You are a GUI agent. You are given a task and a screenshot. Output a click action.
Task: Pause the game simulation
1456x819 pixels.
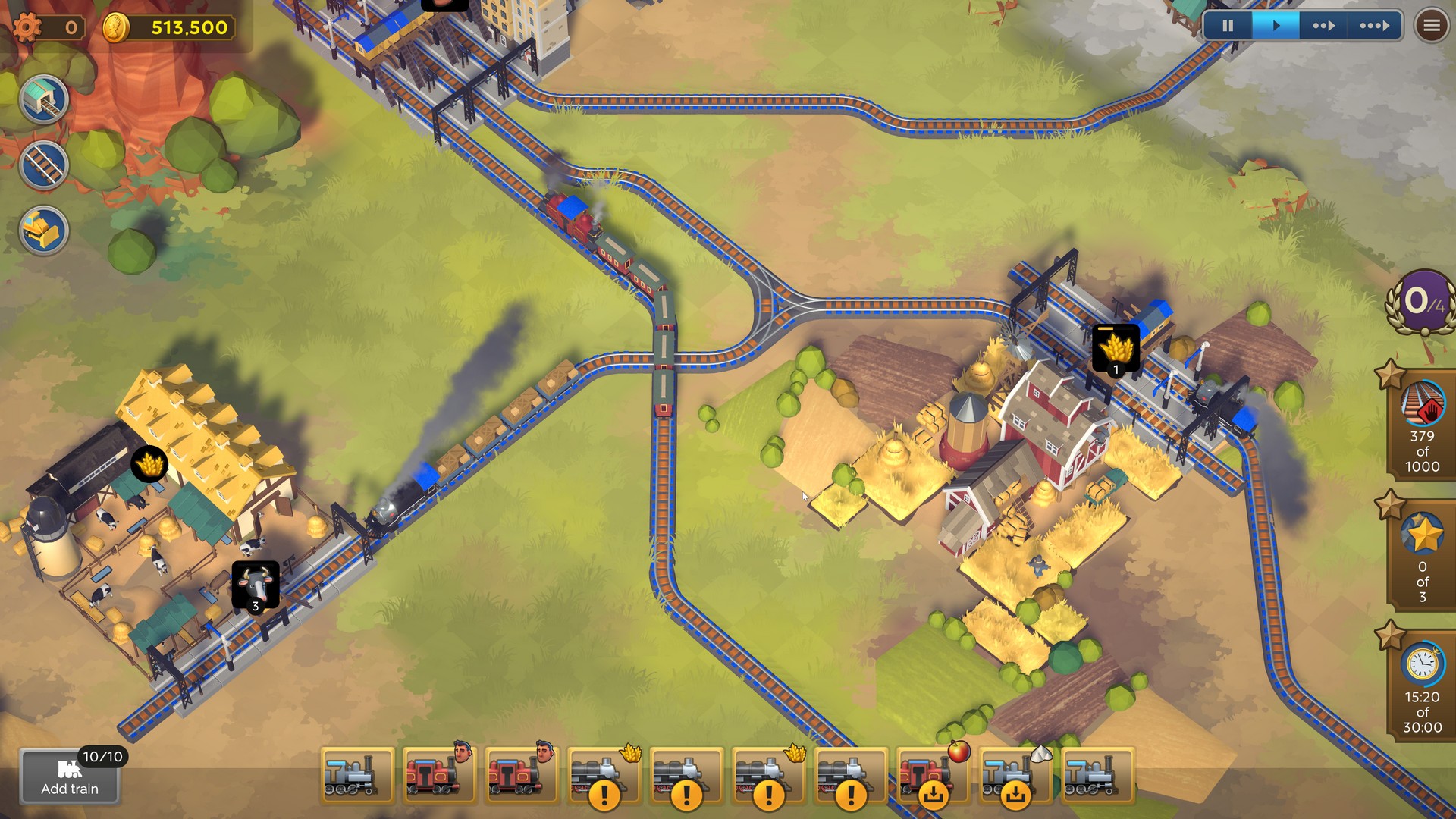point(1228,25)
